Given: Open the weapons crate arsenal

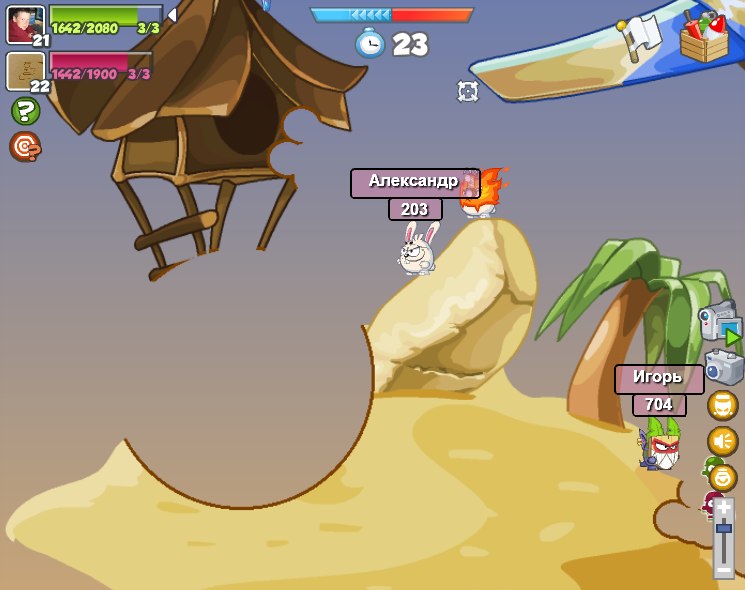Looking at the screenshot, I should (x=704, y=39).
